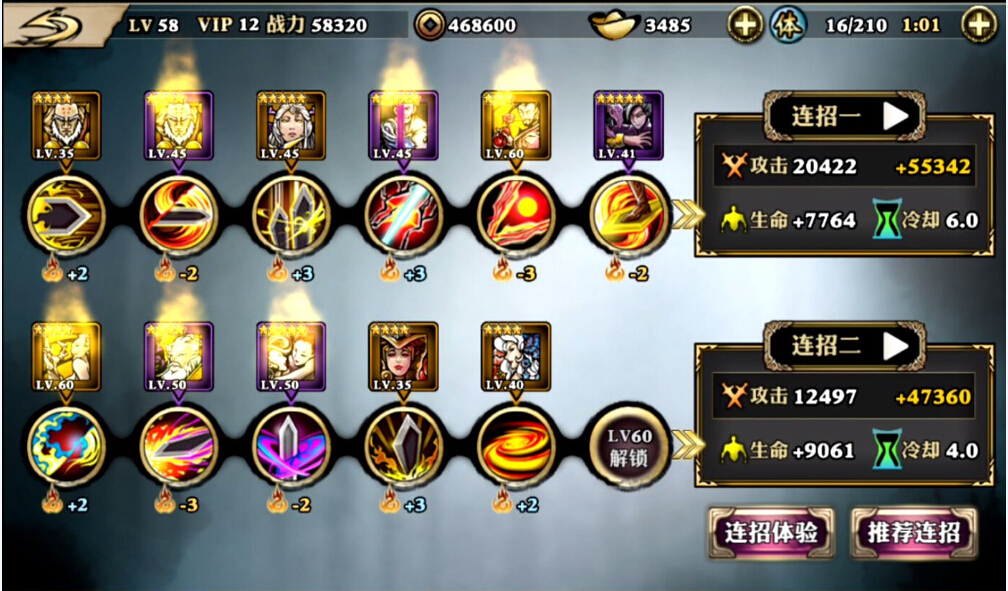Select the LV.40 white-haired hero portrait
The width and height of the screenshot is (1008, 591).
(x=515, y=356)
